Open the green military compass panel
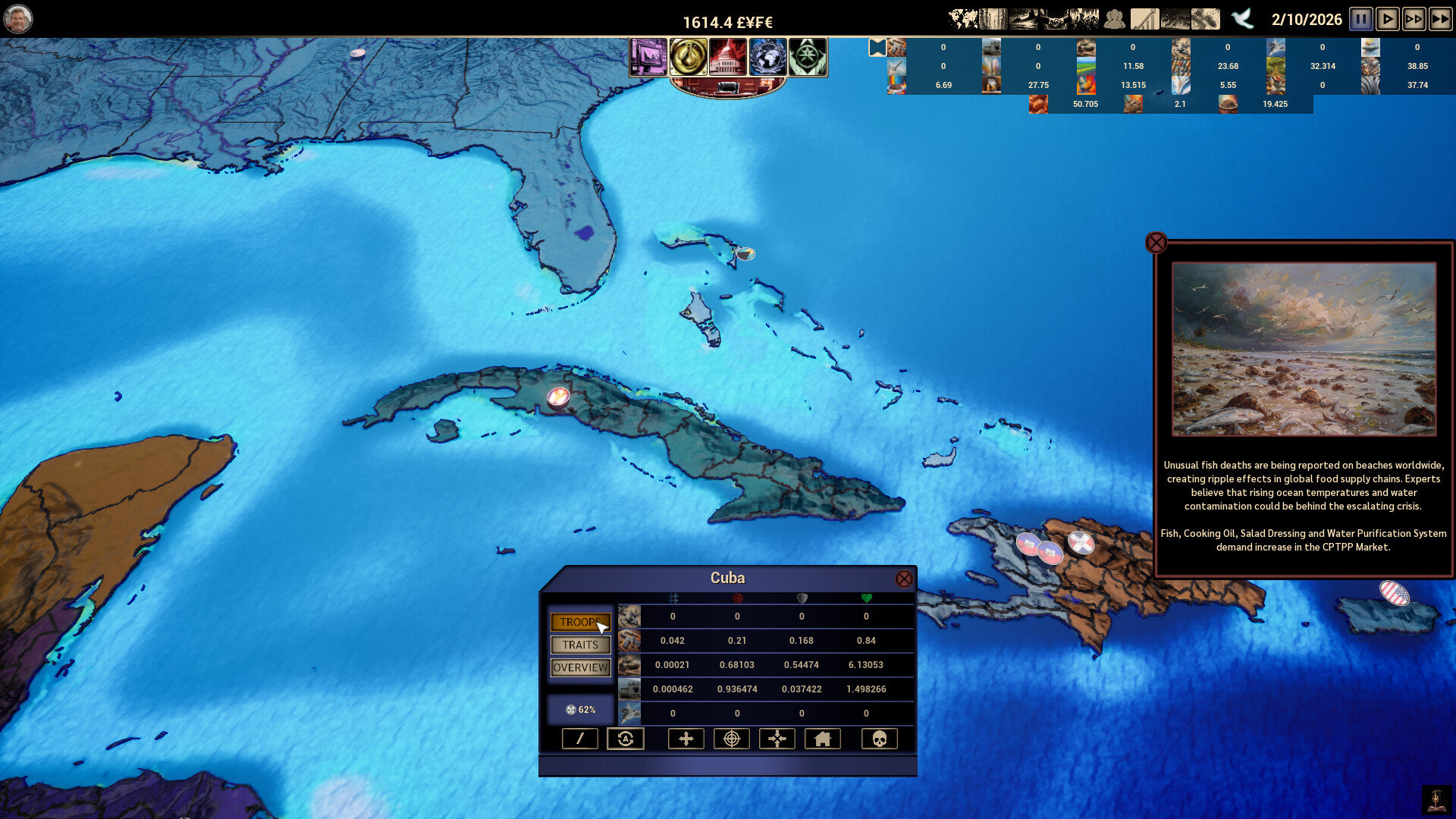Image resolution: width=1456 pixels, height=819 pixels. (808, 57)
